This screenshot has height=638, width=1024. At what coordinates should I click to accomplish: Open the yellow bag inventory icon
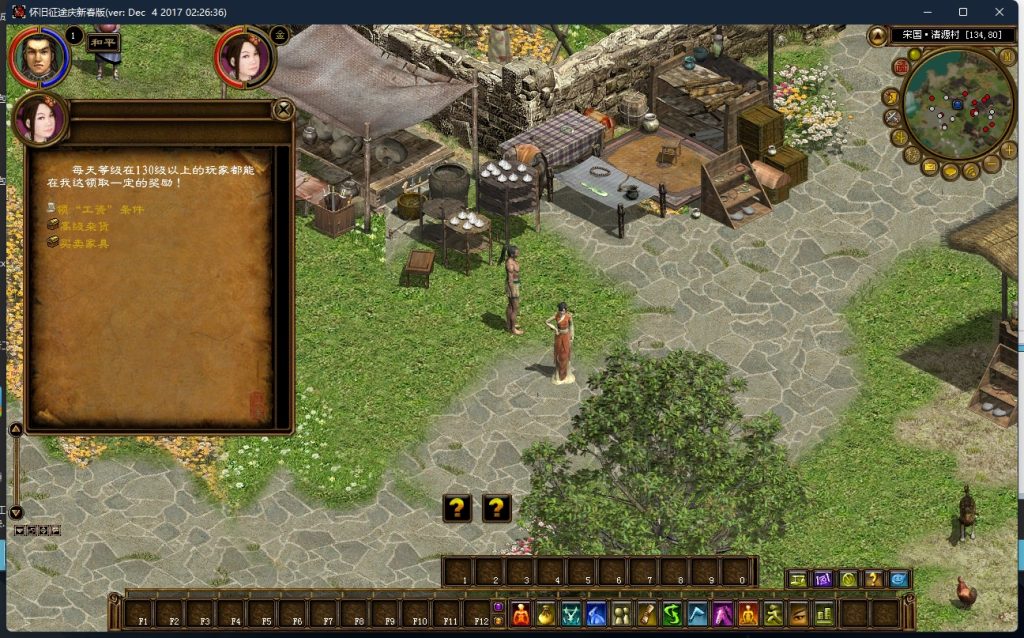(x=546, y=613)
